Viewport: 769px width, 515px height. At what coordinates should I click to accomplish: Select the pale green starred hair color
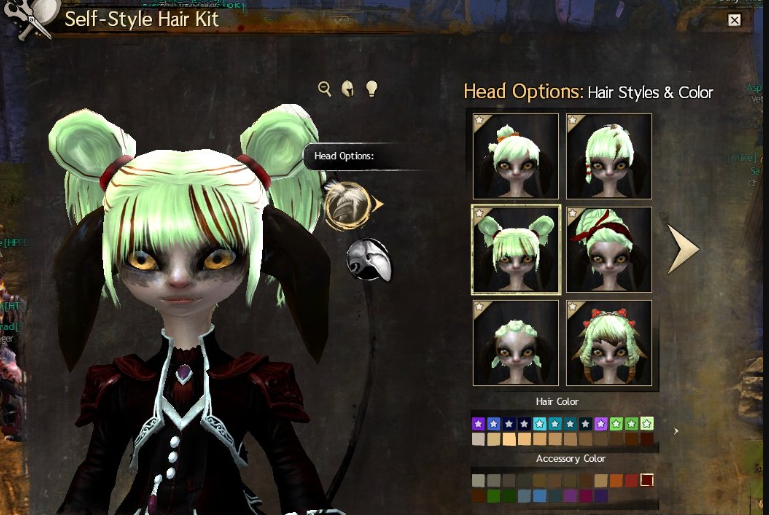coord(647,424)
